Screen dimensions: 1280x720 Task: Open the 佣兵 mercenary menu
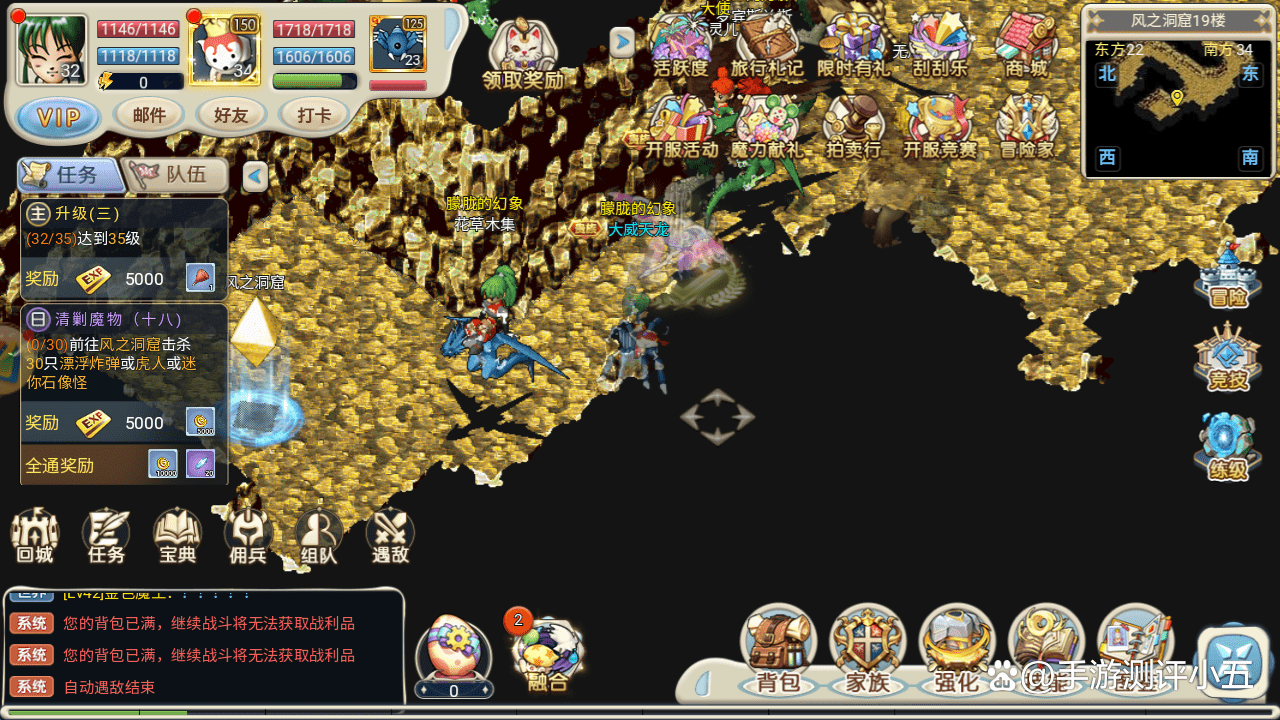tap(248, 536)
